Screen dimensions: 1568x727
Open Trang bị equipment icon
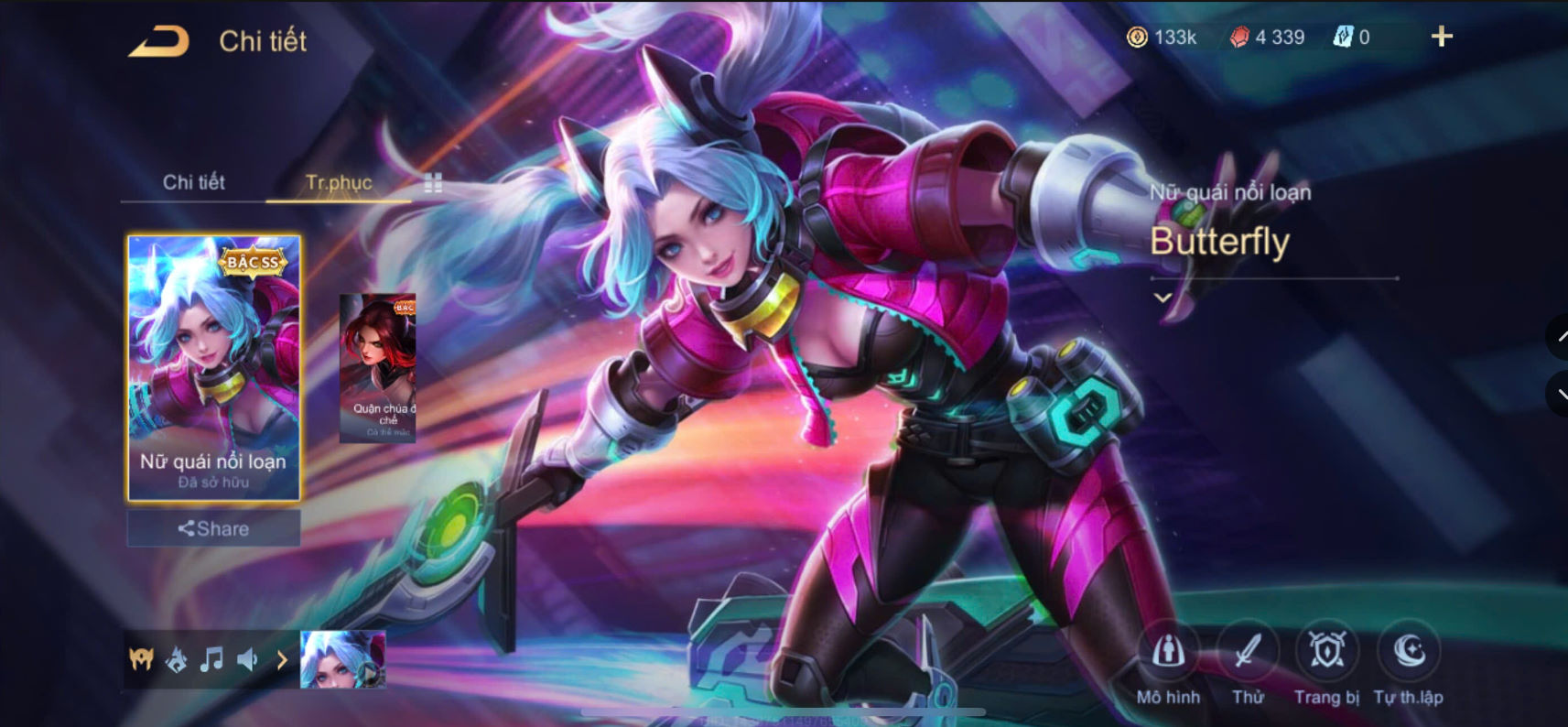point(1327,652)
